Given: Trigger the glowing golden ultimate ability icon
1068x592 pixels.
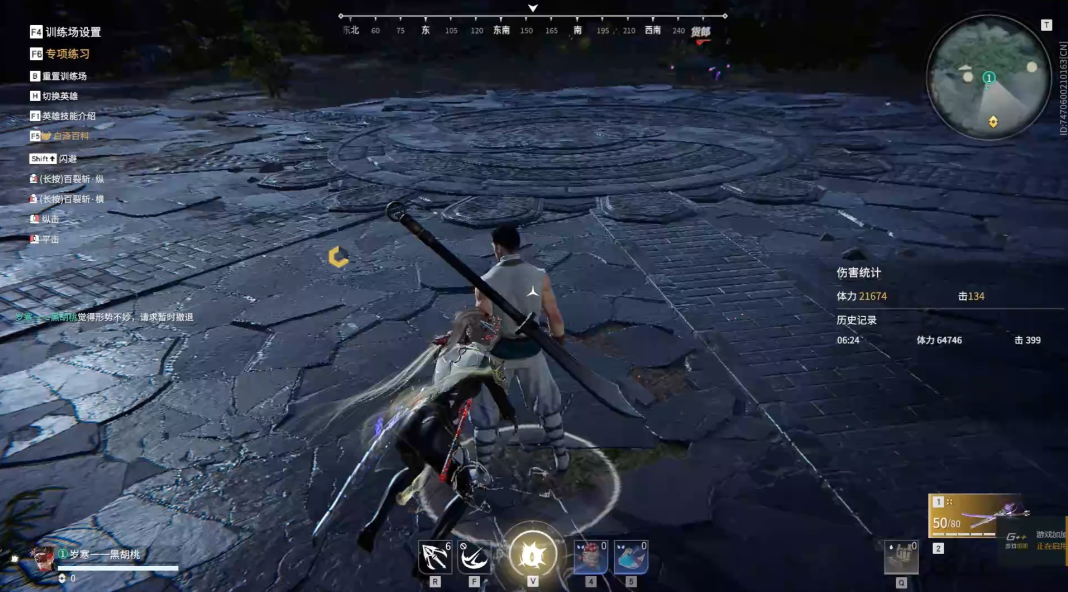Looking at the screenshot, I should tap(532, 553).
